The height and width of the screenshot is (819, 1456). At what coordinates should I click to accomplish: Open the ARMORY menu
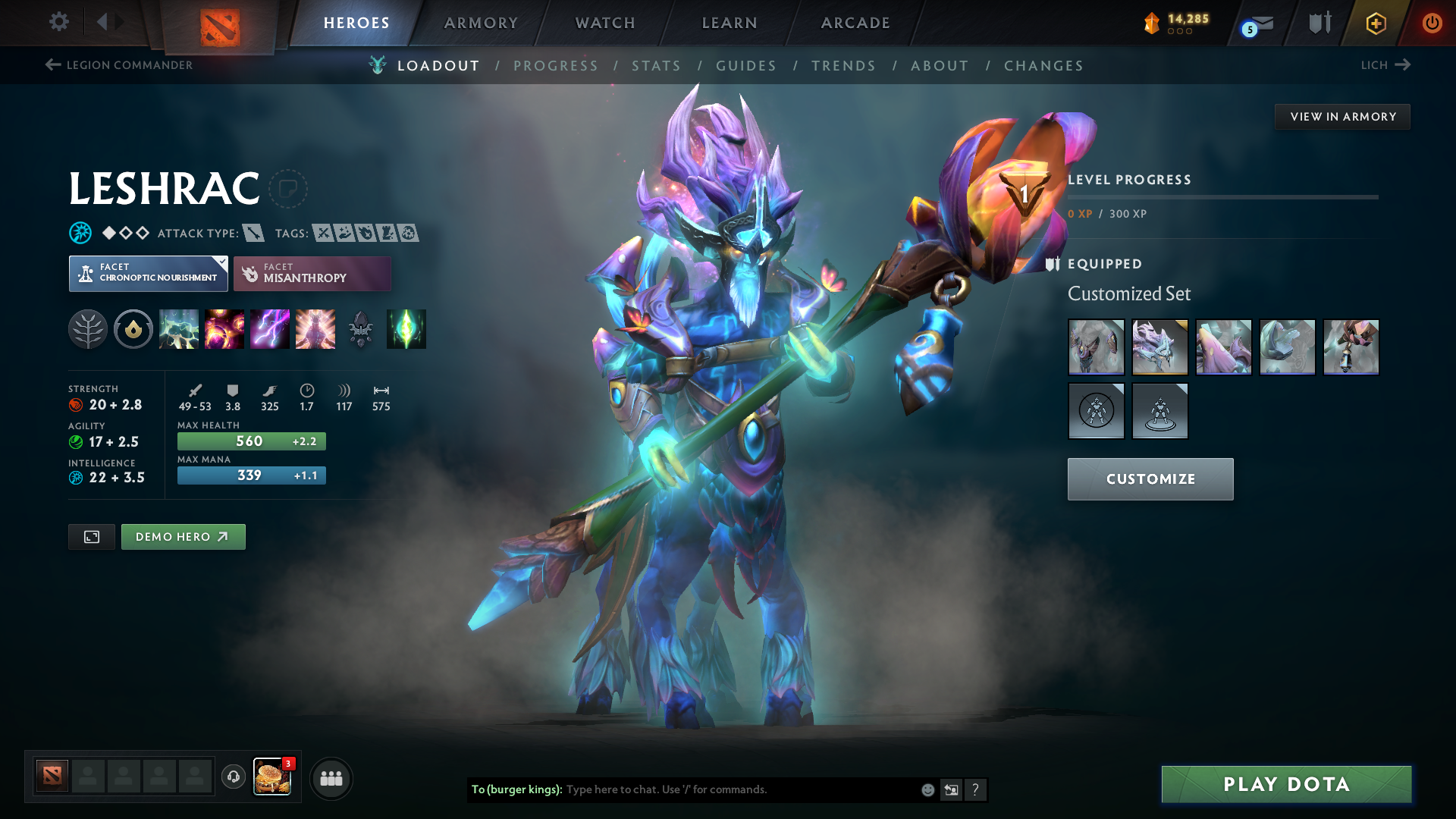(x=481, y=23)
